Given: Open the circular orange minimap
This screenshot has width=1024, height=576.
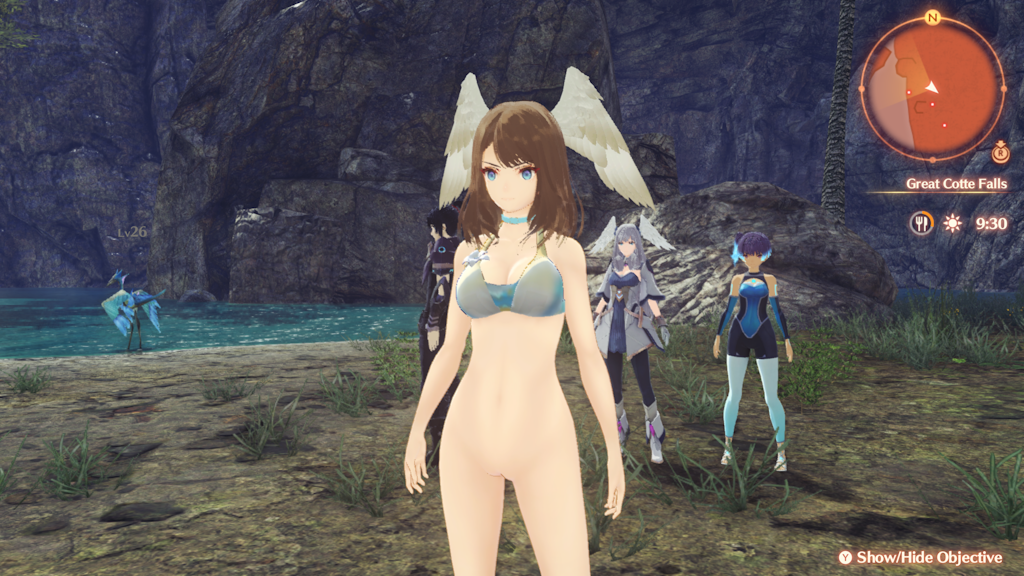Looking at the screenshot, I should (932, 88).
